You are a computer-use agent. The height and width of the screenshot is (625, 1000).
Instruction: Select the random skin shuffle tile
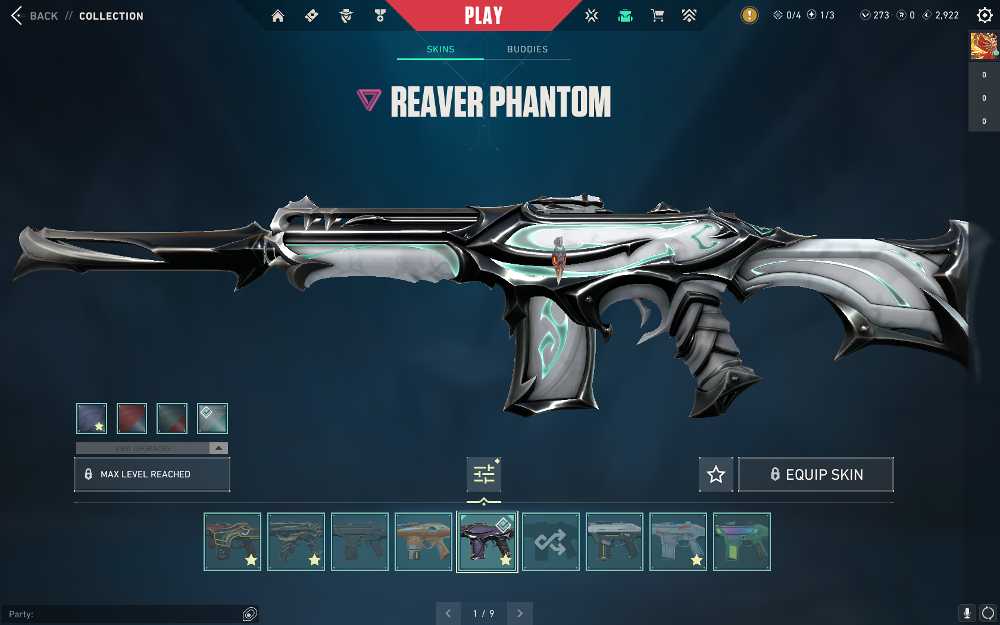pyautogui.click(x=551, y=542)
